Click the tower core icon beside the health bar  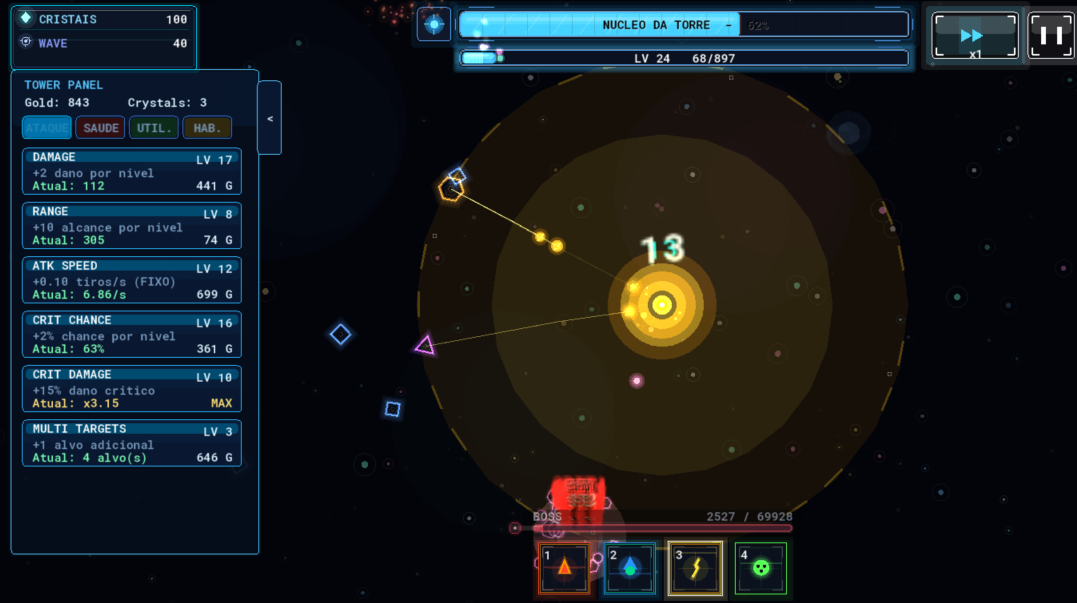coord(434,24)
